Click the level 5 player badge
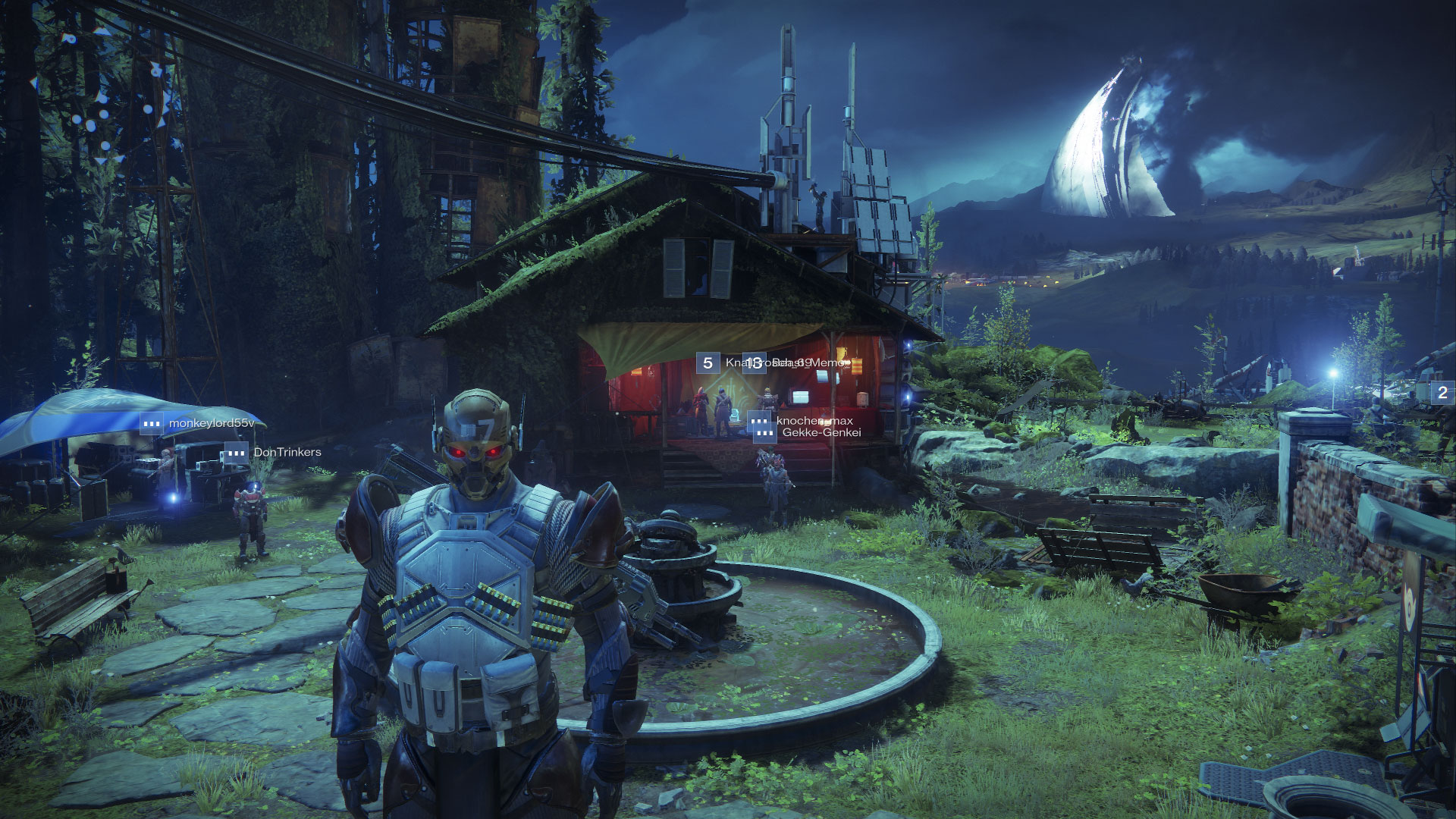 pyautogui.click(x=708, y=362)
